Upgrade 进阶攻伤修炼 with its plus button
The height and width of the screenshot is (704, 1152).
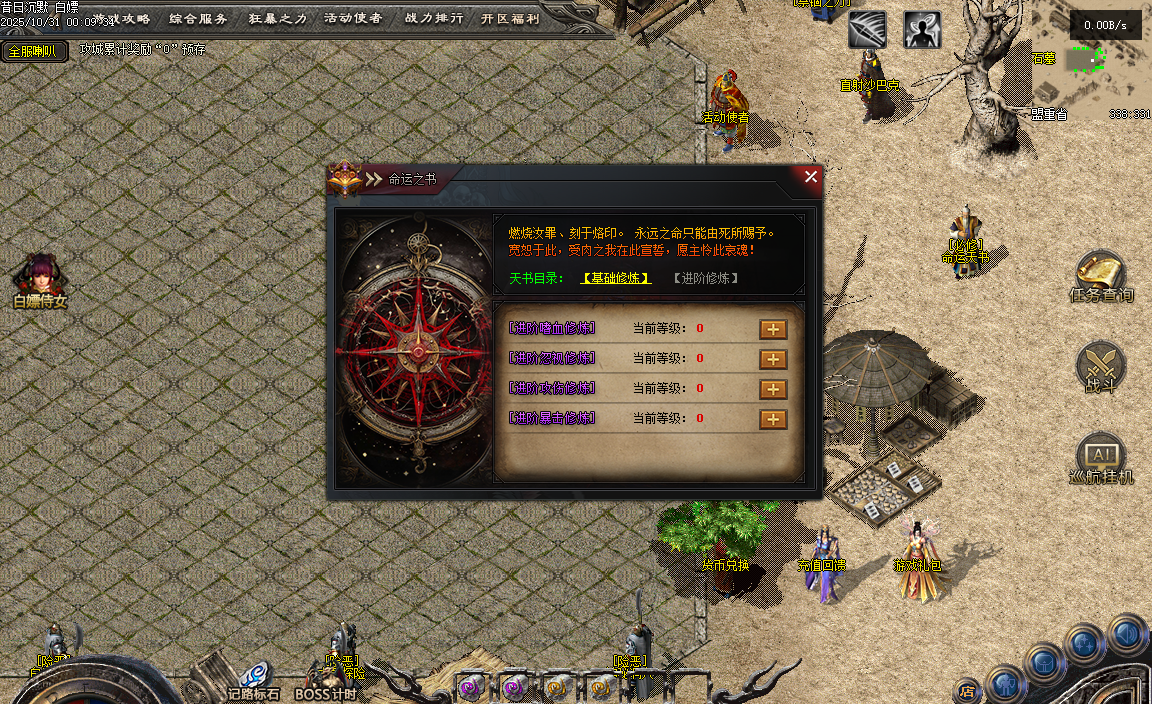pos(773,389)
